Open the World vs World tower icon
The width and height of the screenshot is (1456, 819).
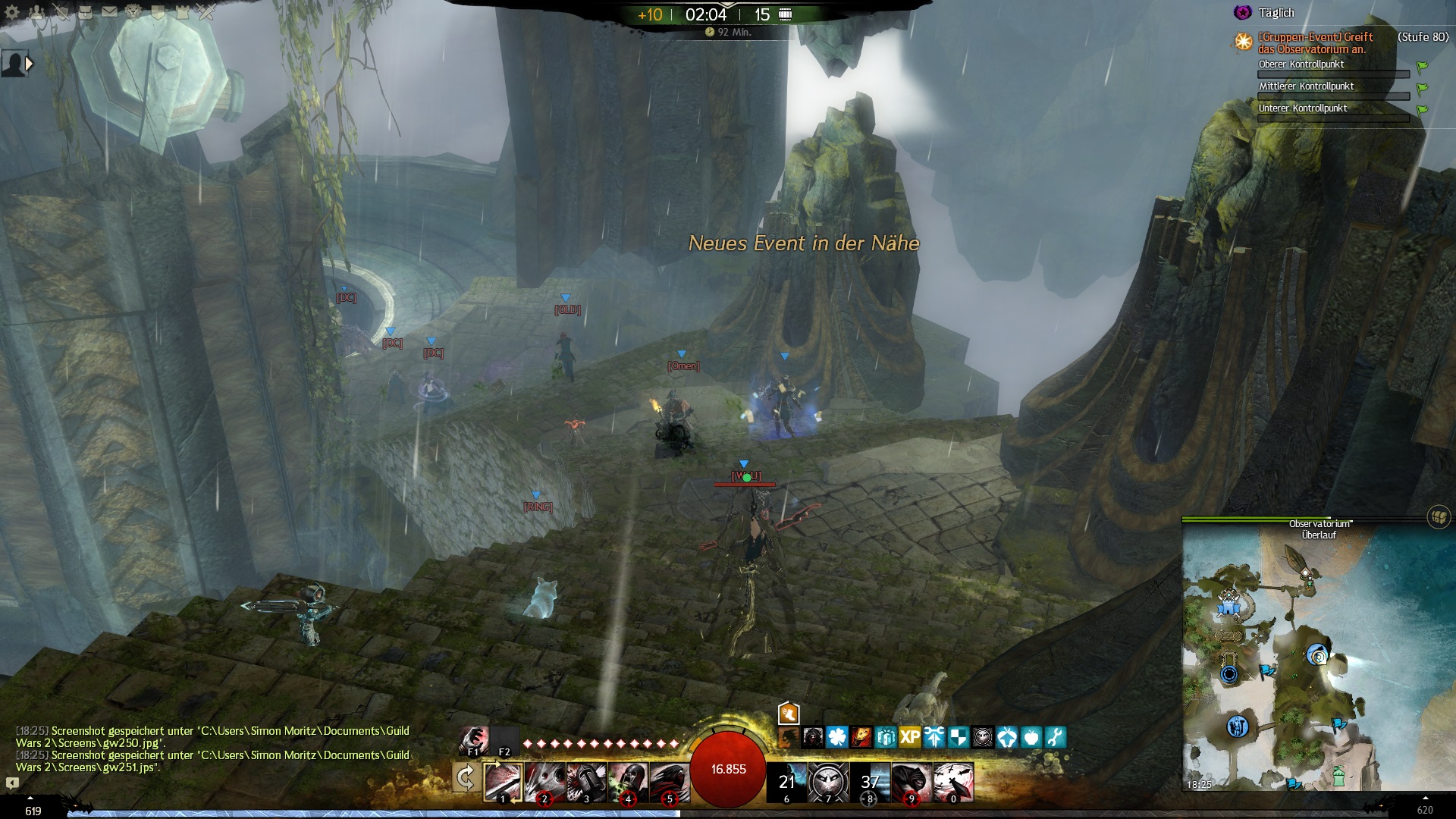click(182, 11)
